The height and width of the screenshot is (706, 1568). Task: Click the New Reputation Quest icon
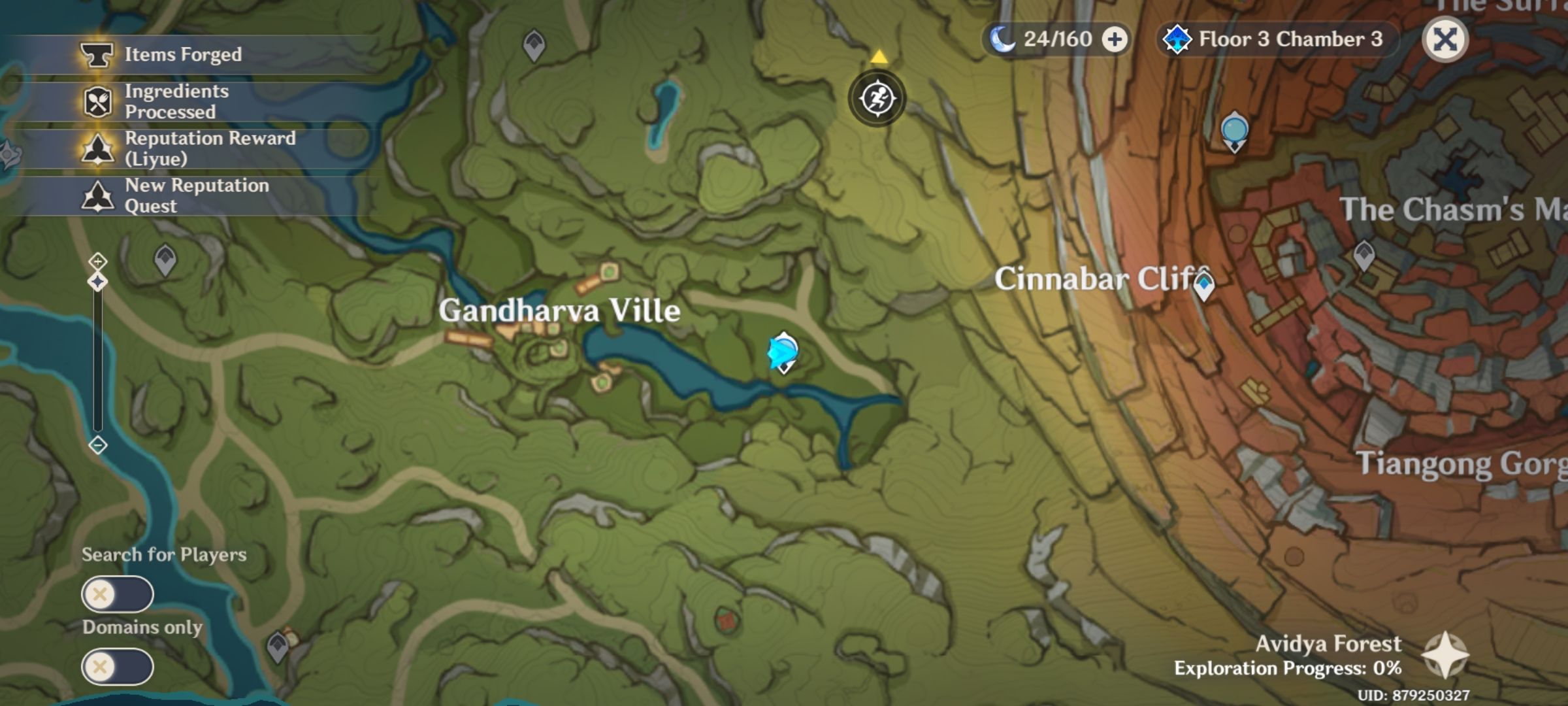(98, 195)
